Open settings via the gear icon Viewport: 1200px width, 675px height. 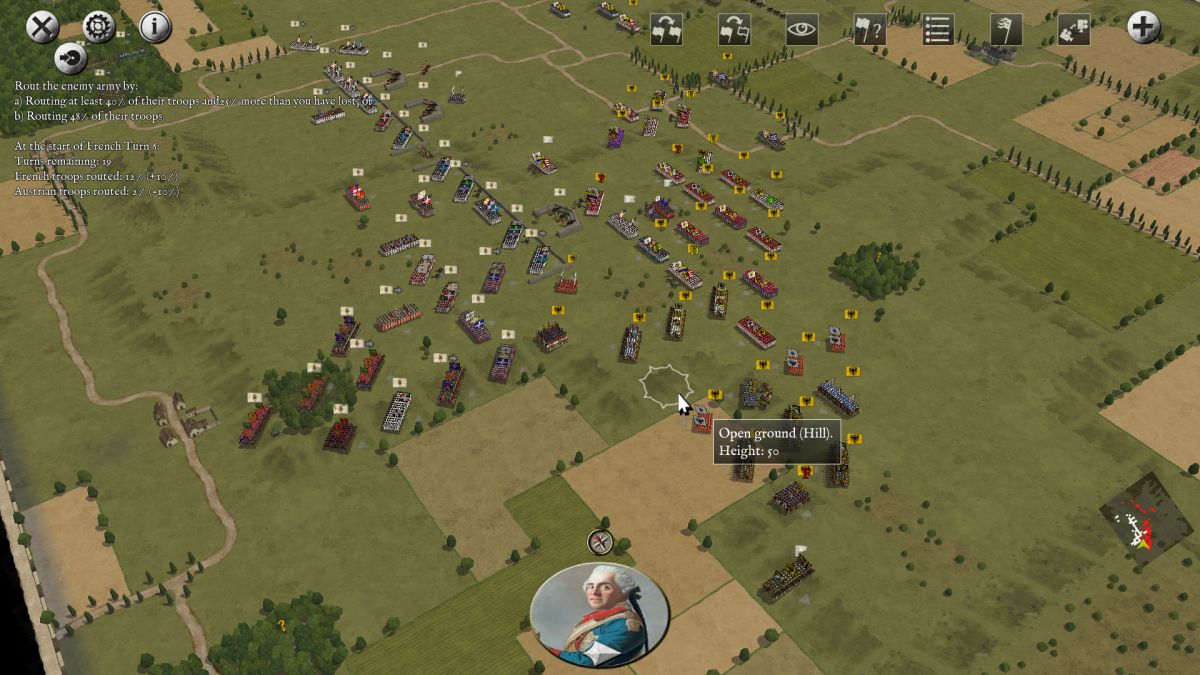point(98,27)
